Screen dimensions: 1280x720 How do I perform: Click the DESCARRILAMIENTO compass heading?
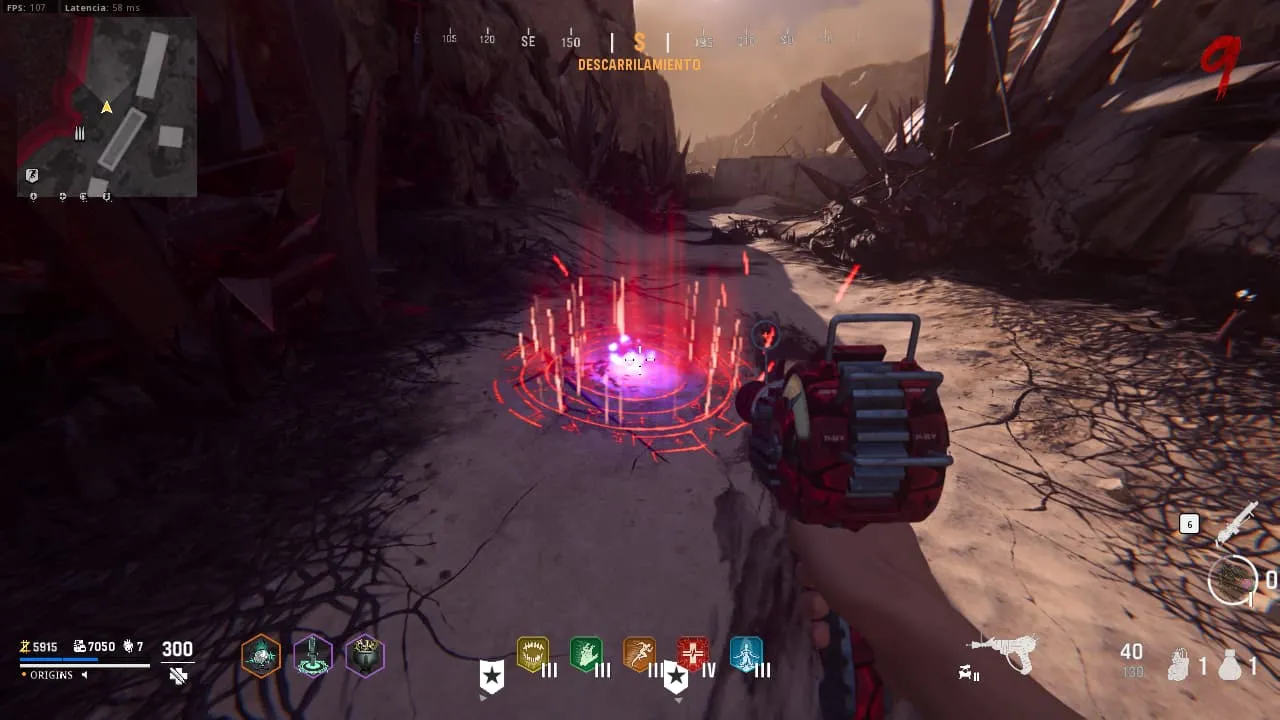[639, 65]
